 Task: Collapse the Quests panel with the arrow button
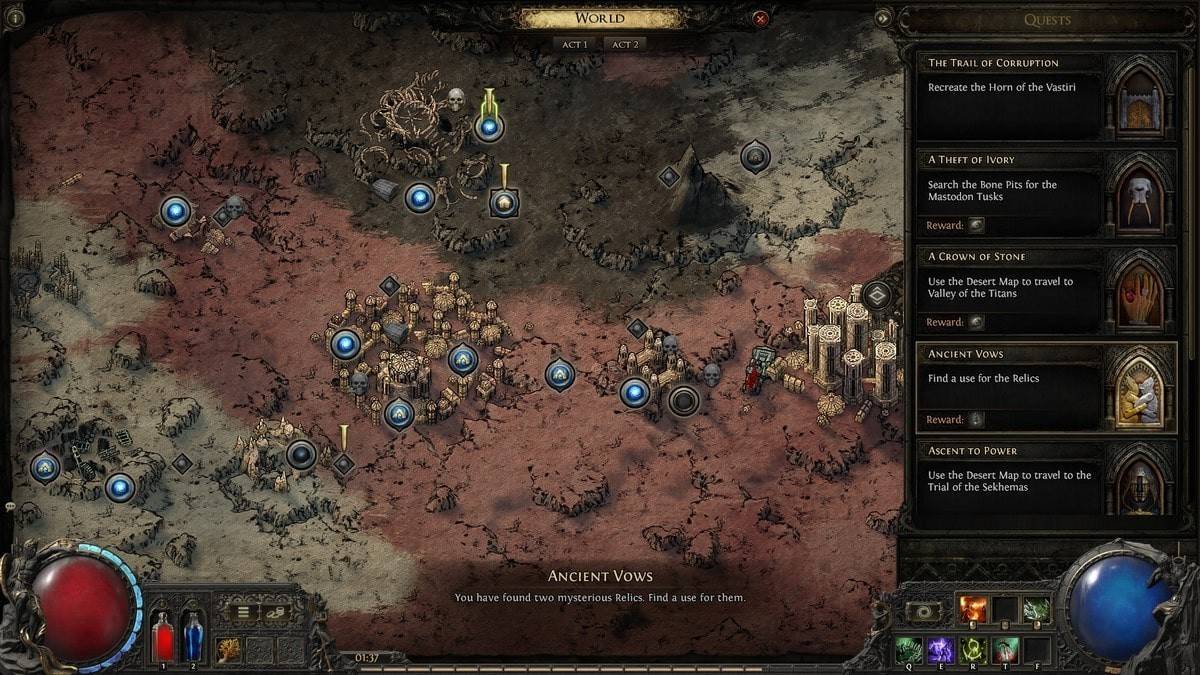(x=883, y=18)
